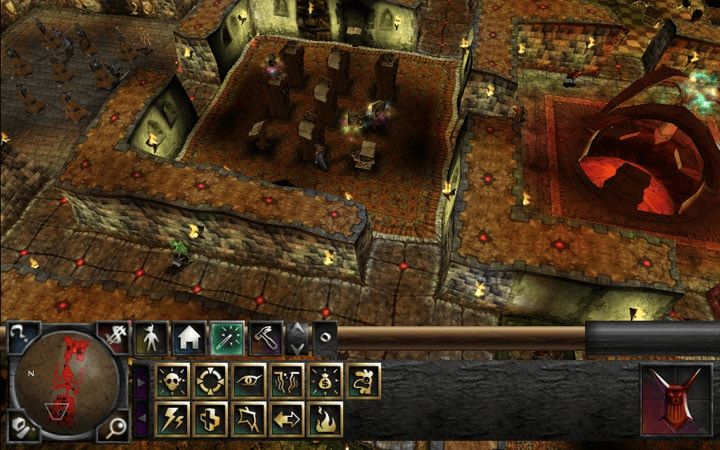Click the up-down panel scroll arrows
This screenshot has height=450, width=720.
click(298, 338)
